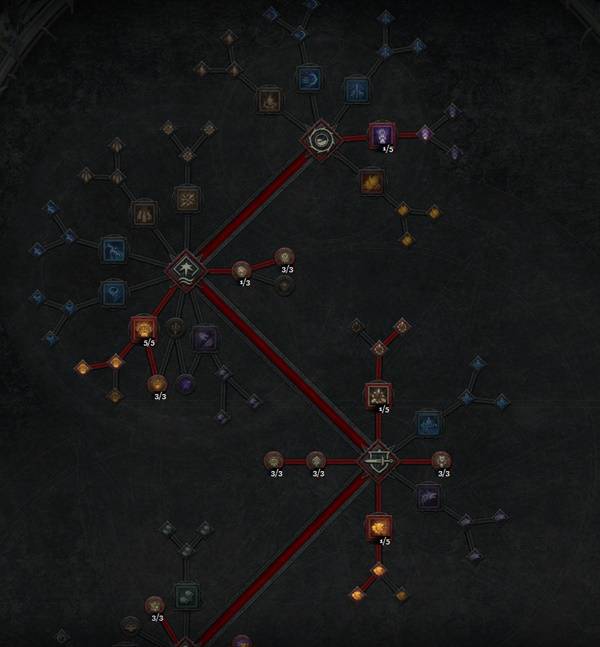Open the hub node with the winged emblem
Screen dimensions: 600x647
[x=186, y=269]
